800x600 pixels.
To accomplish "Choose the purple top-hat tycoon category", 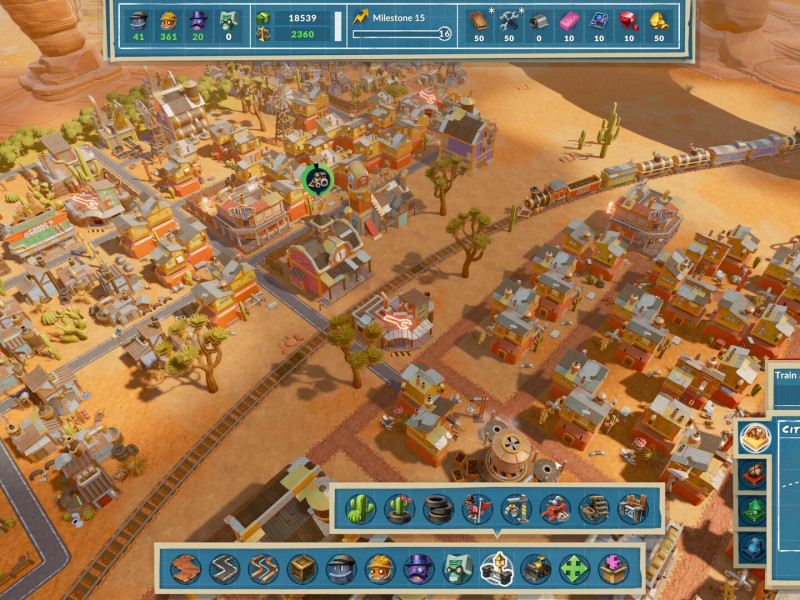I will [419, 569].
